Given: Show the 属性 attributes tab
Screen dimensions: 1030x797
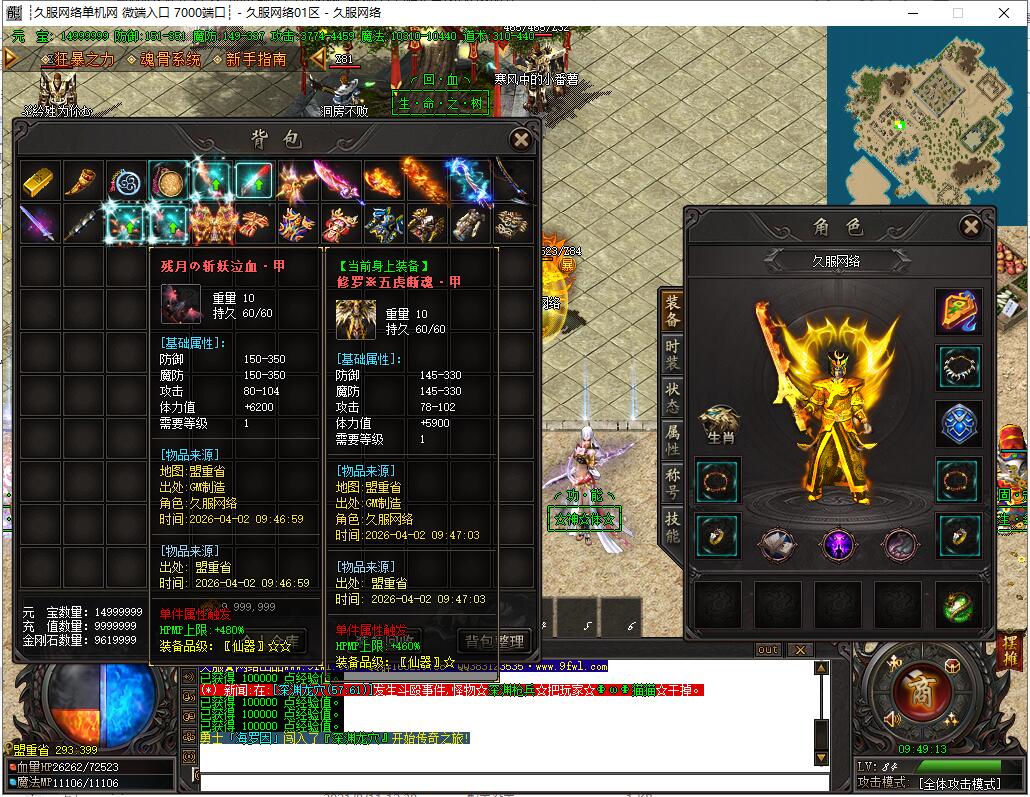Looking at the screenshot, I should tap(673, 439).
